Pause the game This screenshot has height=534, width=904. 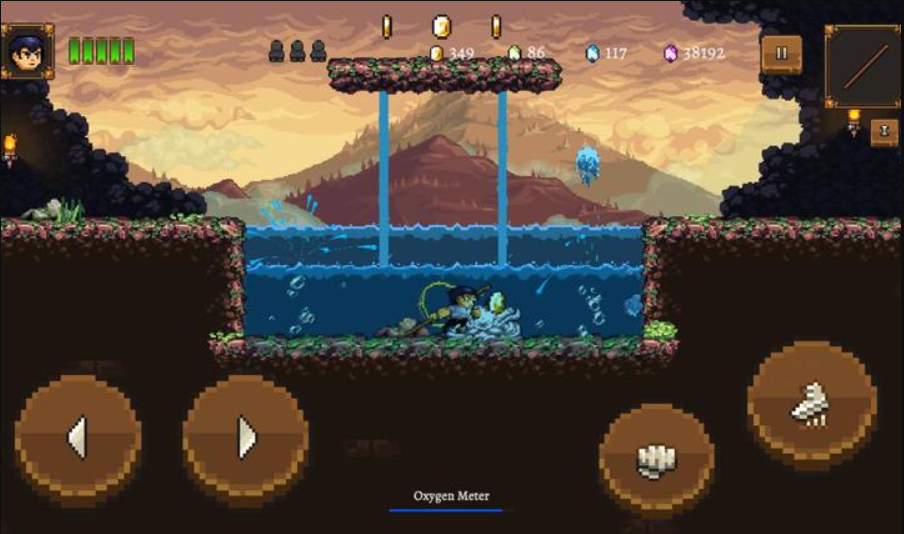(781, 53)
